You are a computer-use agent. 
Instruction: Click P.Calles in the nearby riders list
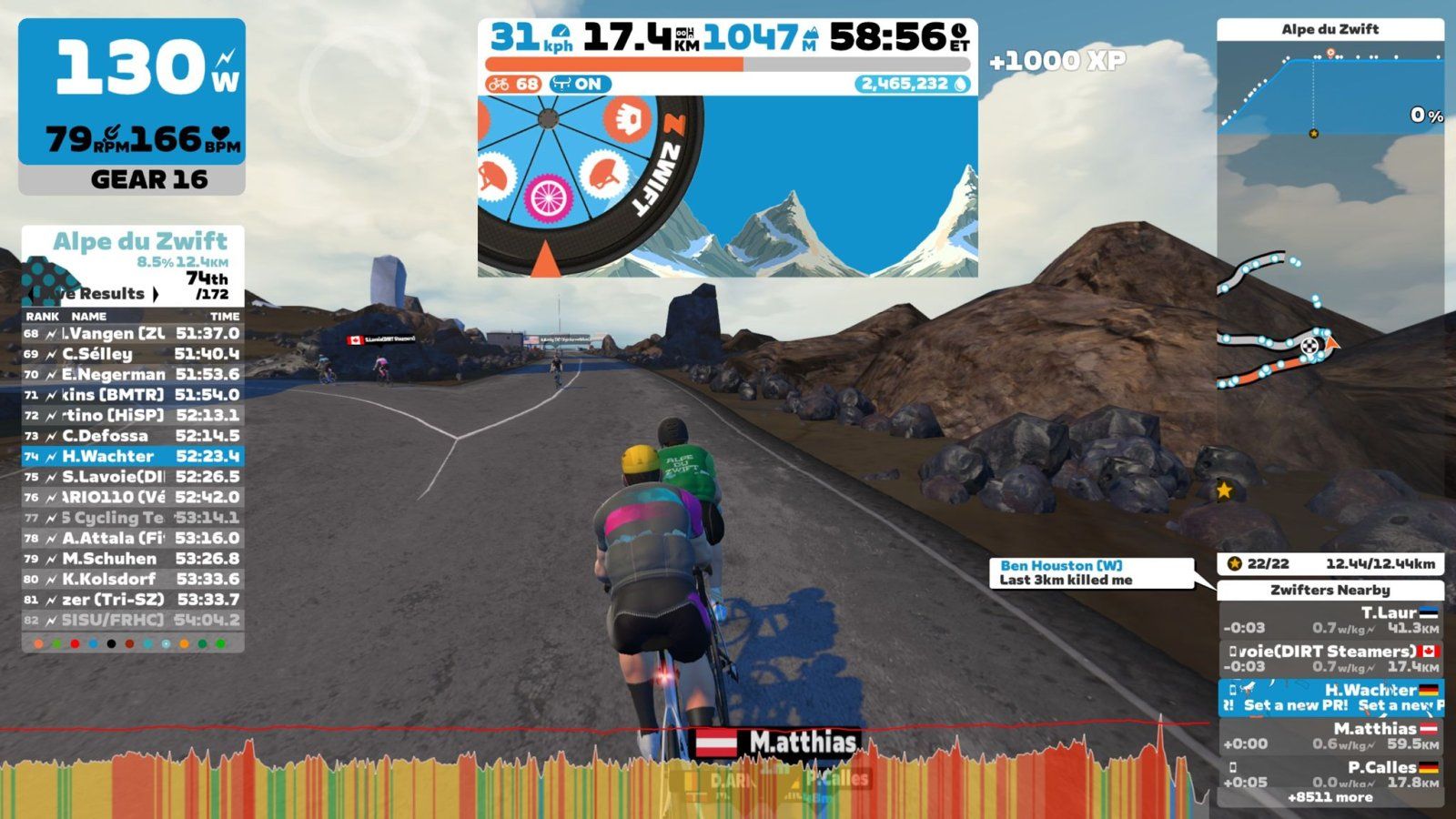(1330, 773)
